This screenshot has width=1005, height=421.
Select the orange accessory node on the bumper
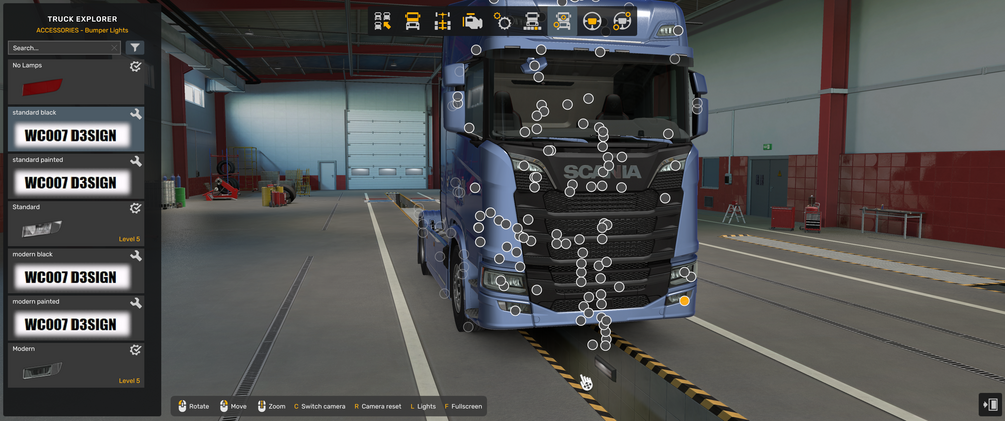(x=684, y=300)
